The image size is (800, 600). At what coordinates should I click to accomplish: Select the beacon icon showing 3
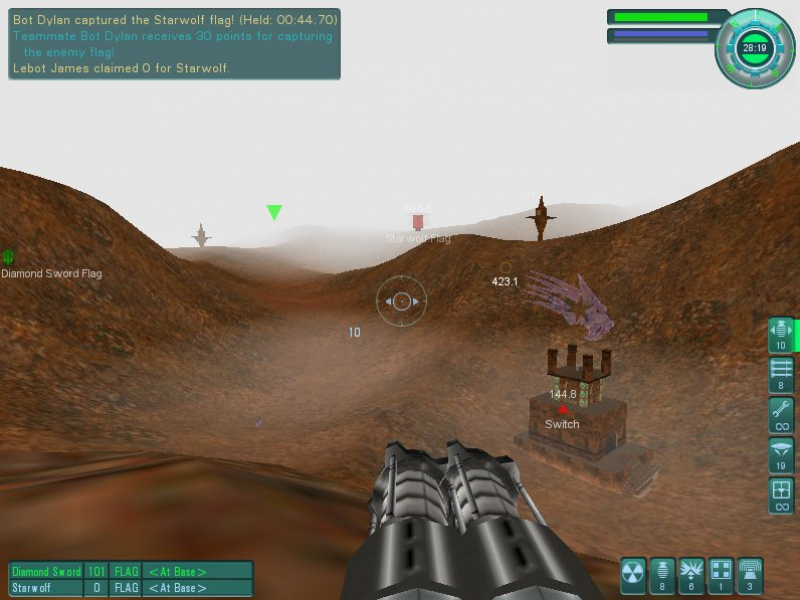click(749, 575)
